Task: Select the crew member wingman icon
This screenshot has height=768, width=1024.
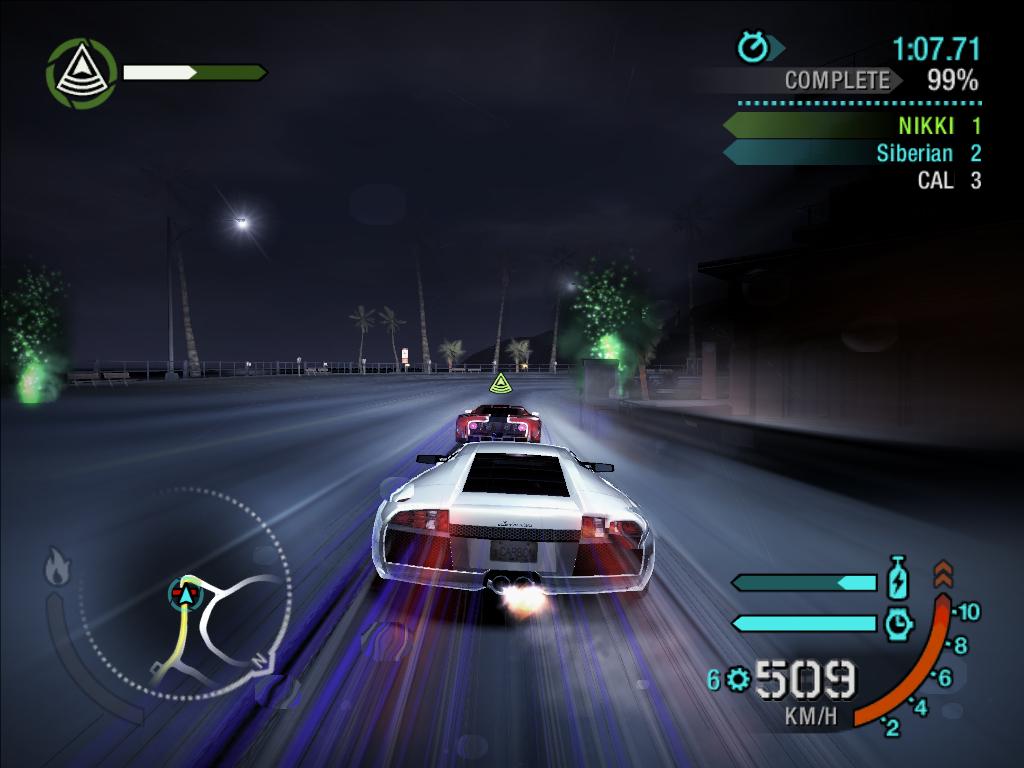Action: pyautogui.click(x=82, y=73)
